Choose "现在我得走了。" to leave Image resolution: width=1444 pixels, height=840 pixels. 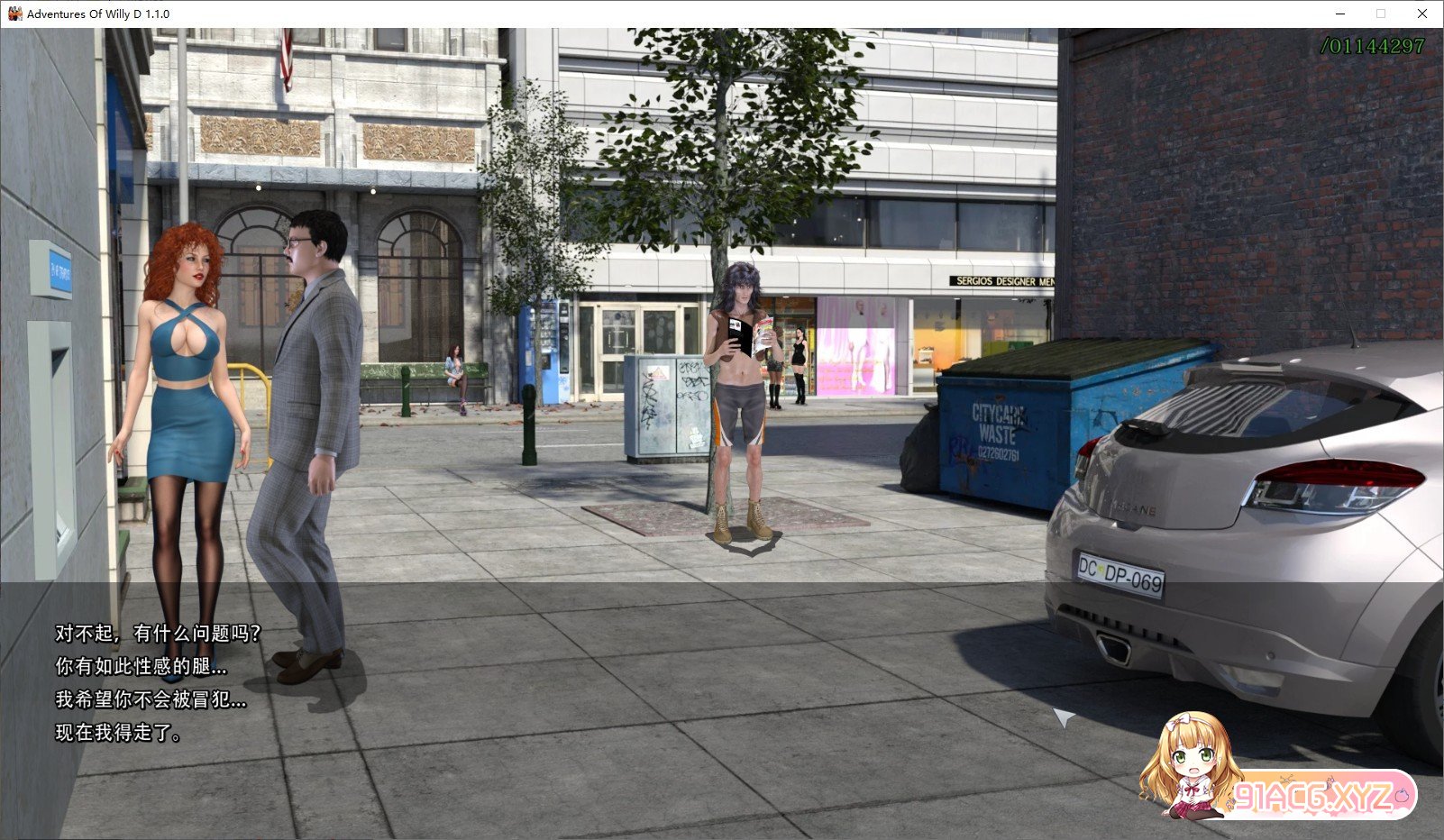[x=119, y=733]
